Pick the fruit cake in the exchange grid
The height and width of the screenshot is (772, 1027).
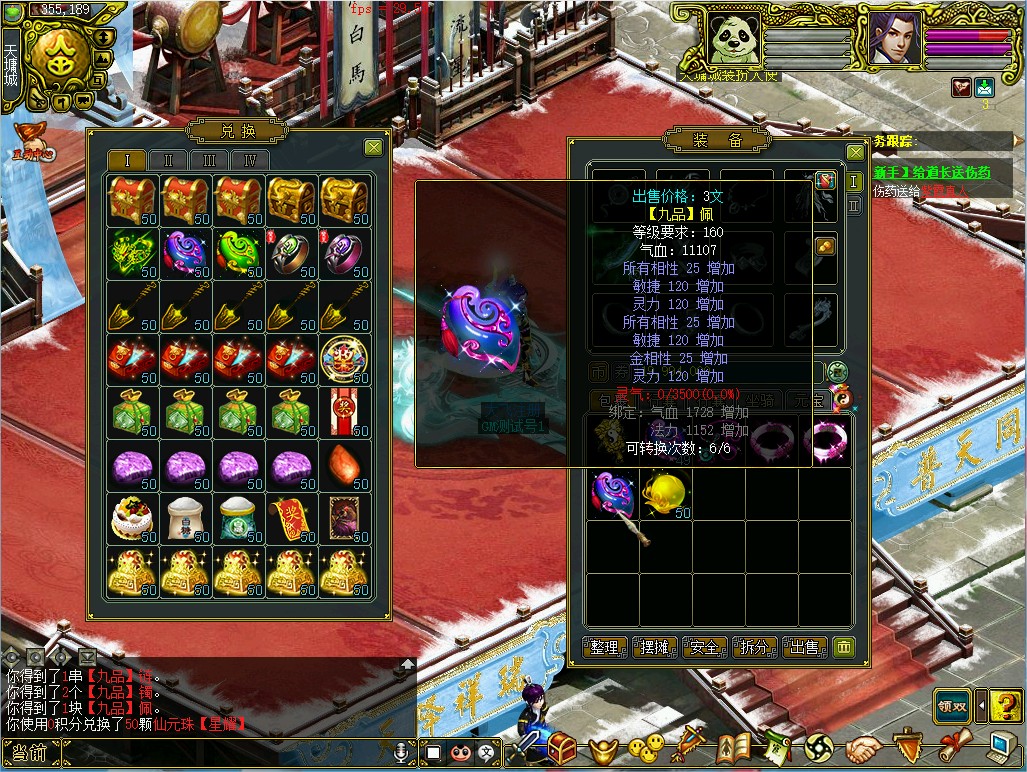[133, 518]
